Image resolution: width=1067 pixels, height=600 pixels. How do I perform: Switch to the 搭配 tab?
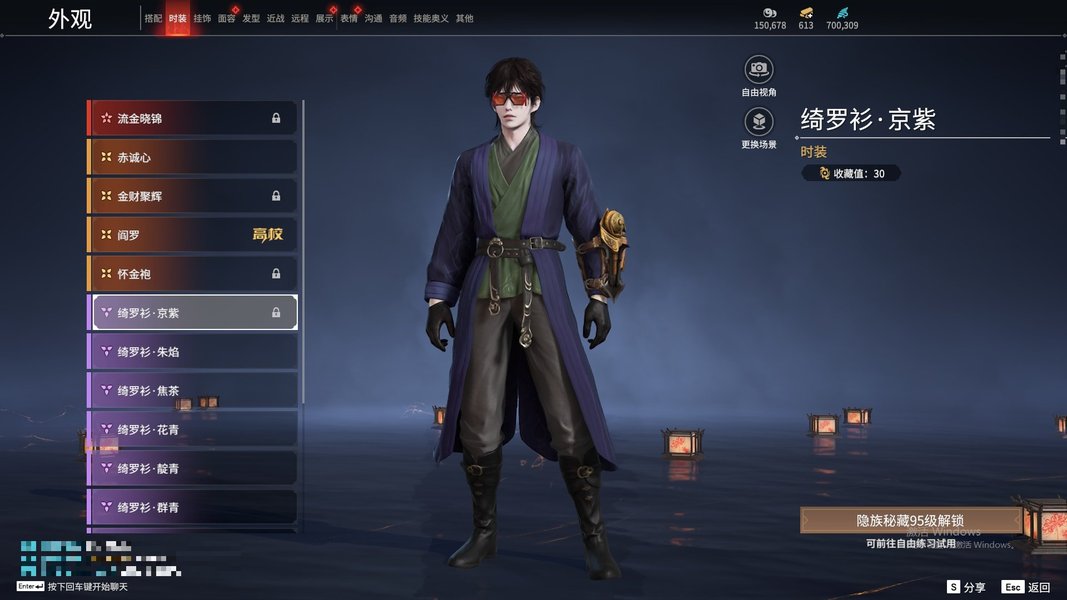click(x=153, y=19)
